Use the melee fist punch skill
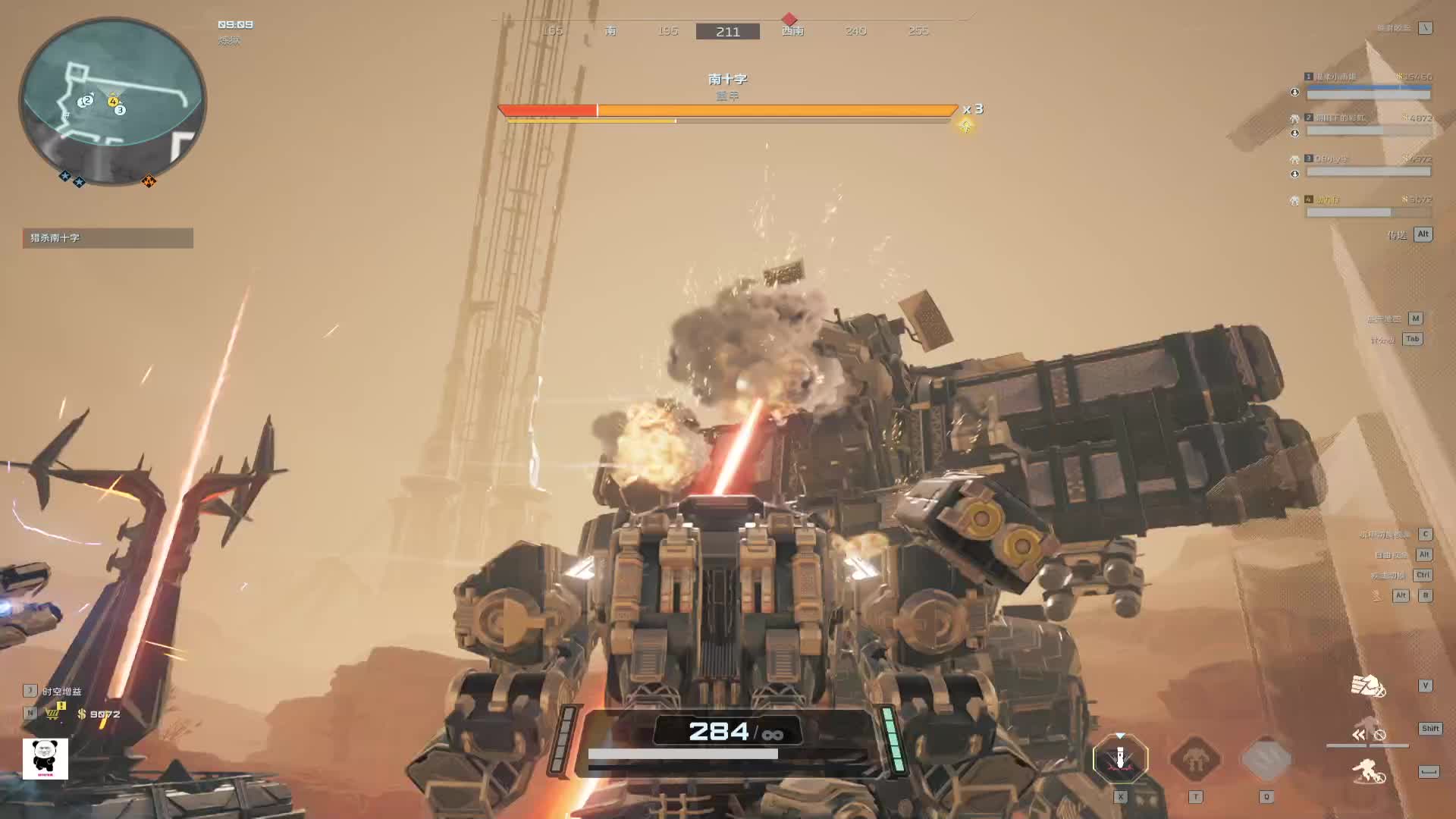 click(1368, 686)
